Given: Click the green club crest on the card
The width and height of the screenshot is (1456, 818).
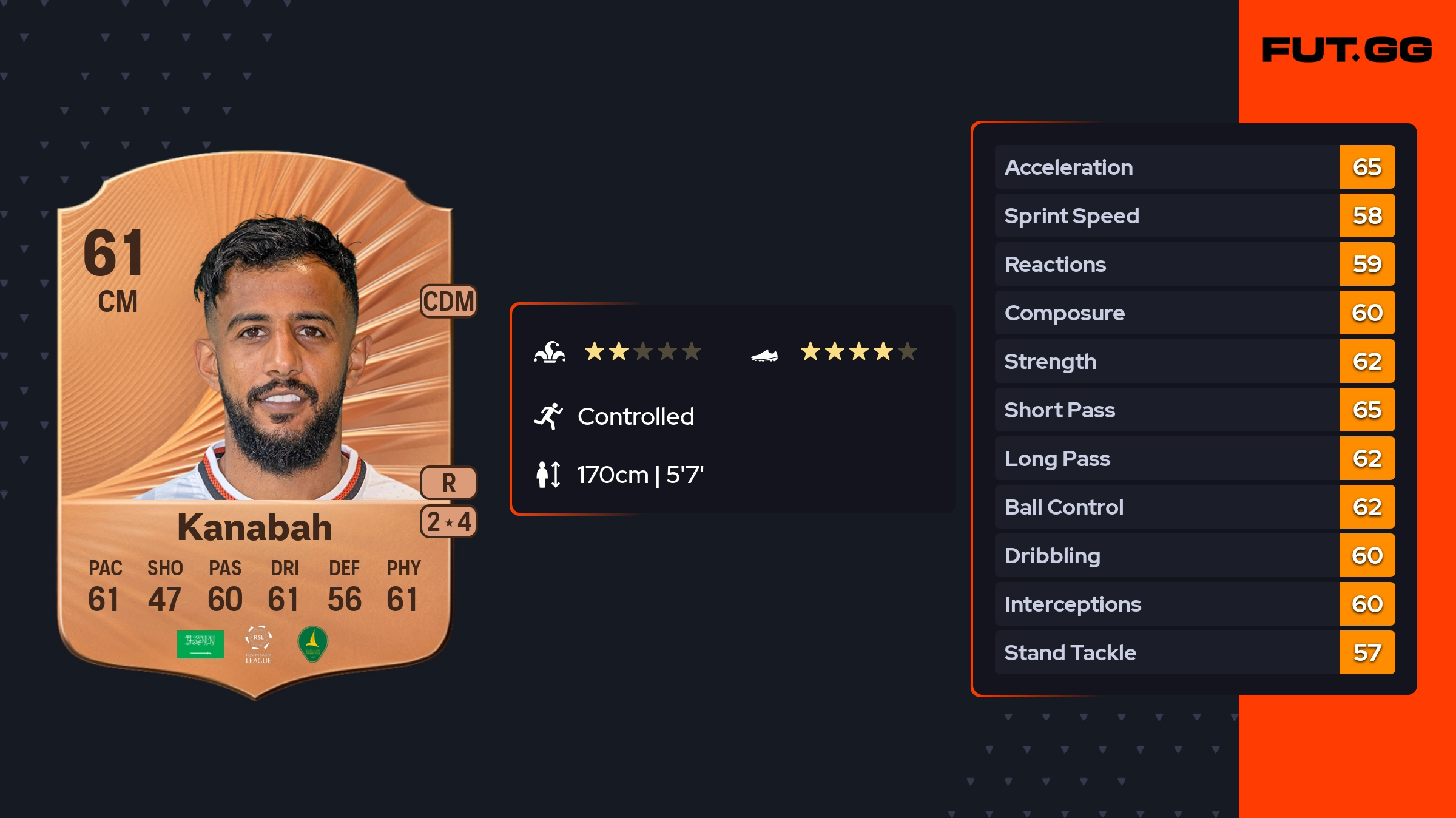Looking at the screenshot, I should pyautogui.click(x=313, y=643).
